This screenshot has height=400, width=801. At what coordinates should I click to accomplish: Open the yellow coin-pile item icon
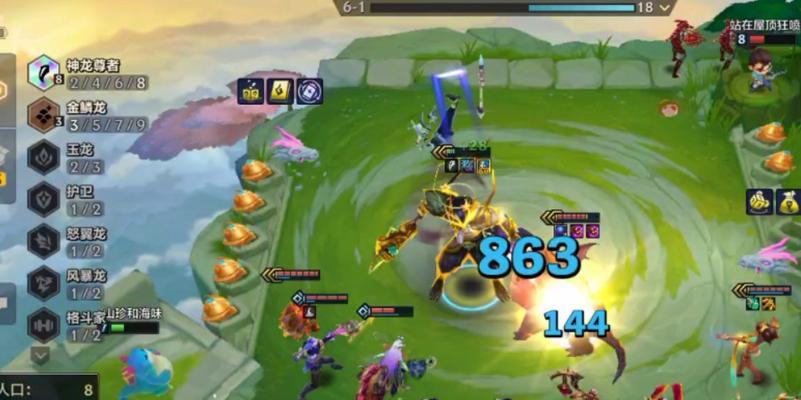[x=758, y=201]
